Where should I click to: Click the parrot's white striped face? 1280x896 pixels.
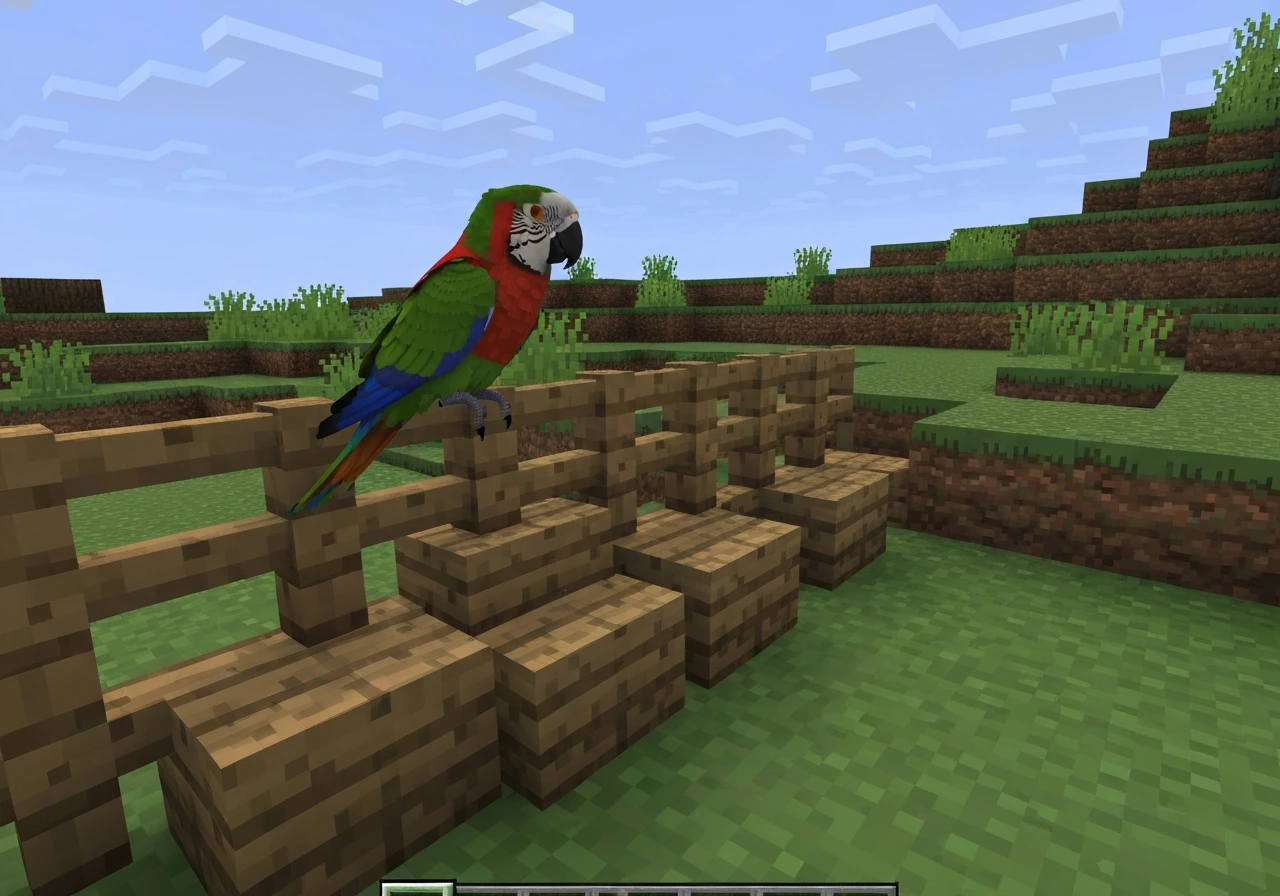(533, 228)
